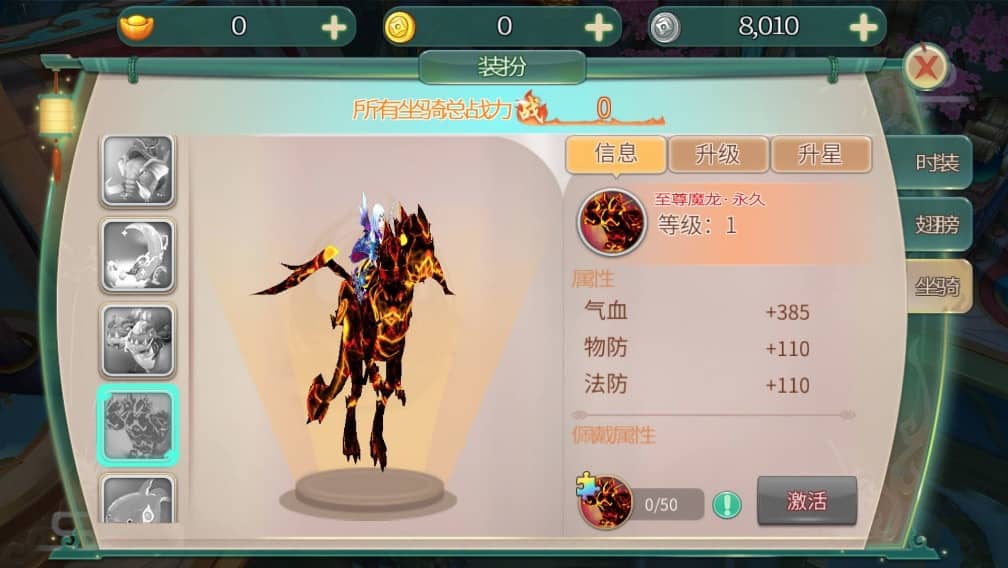Select the elephant mount thumbnail
This screenshot has width=1008, height=568.
[138, 171]
